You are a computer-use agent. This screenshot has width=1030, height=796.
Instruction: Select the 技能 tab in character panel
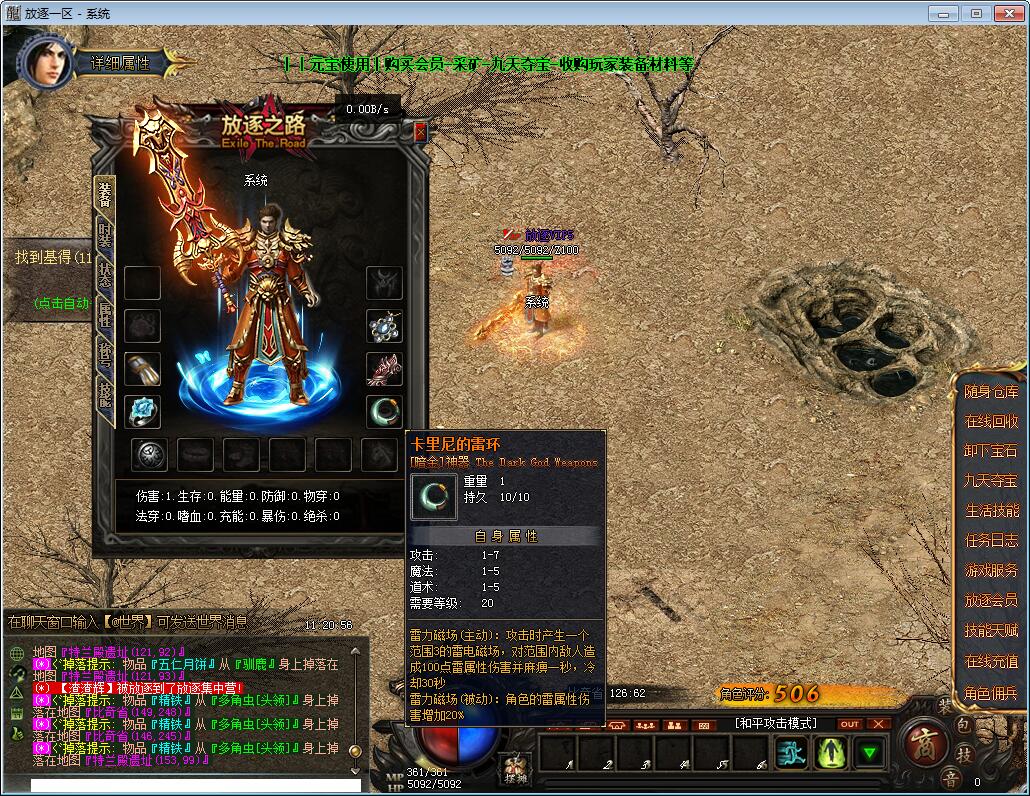coord(105,393)
